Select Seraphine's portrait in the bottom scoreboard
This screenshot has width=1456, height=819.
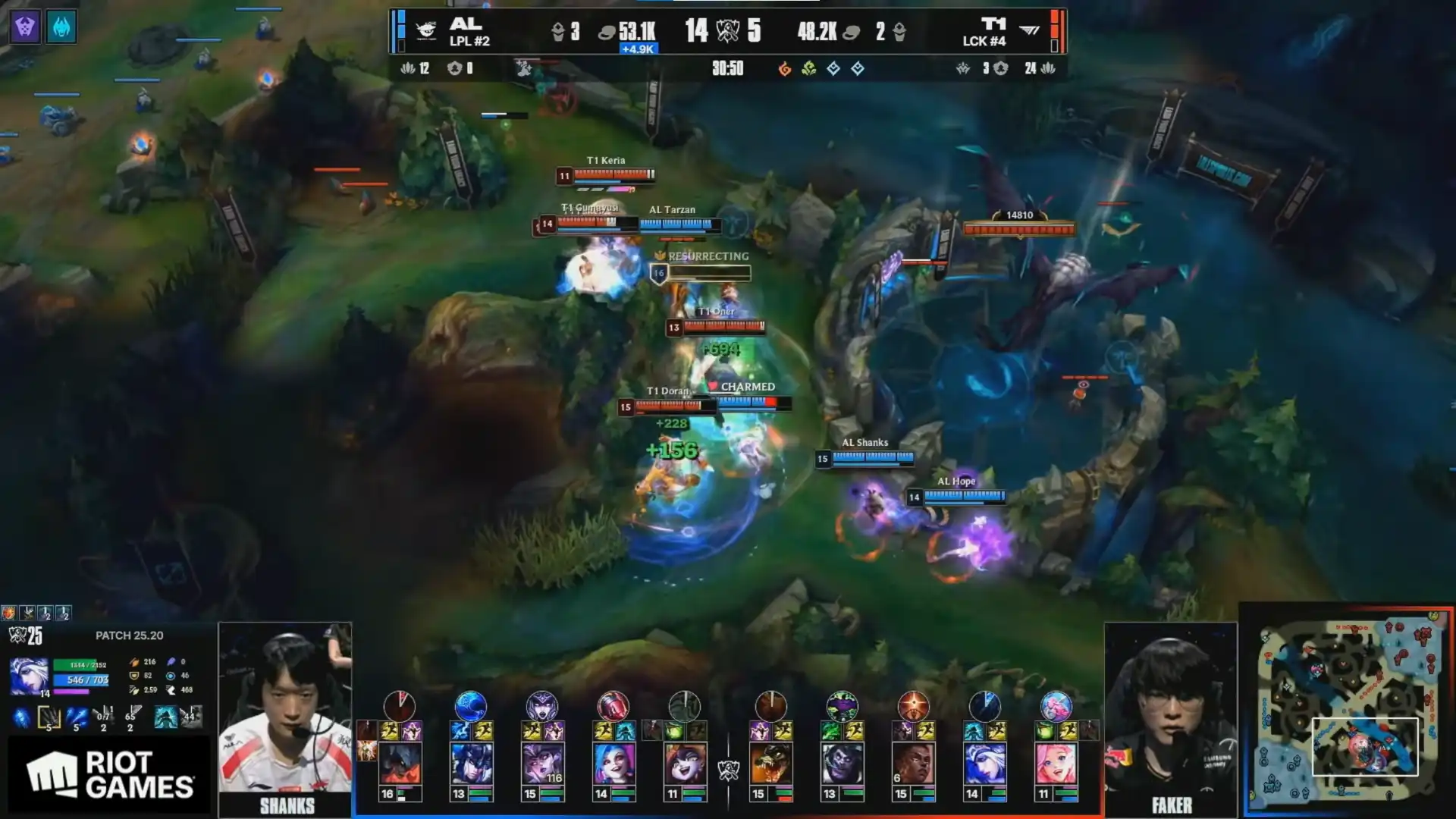pyautogui.click(x=1056, y=764)
